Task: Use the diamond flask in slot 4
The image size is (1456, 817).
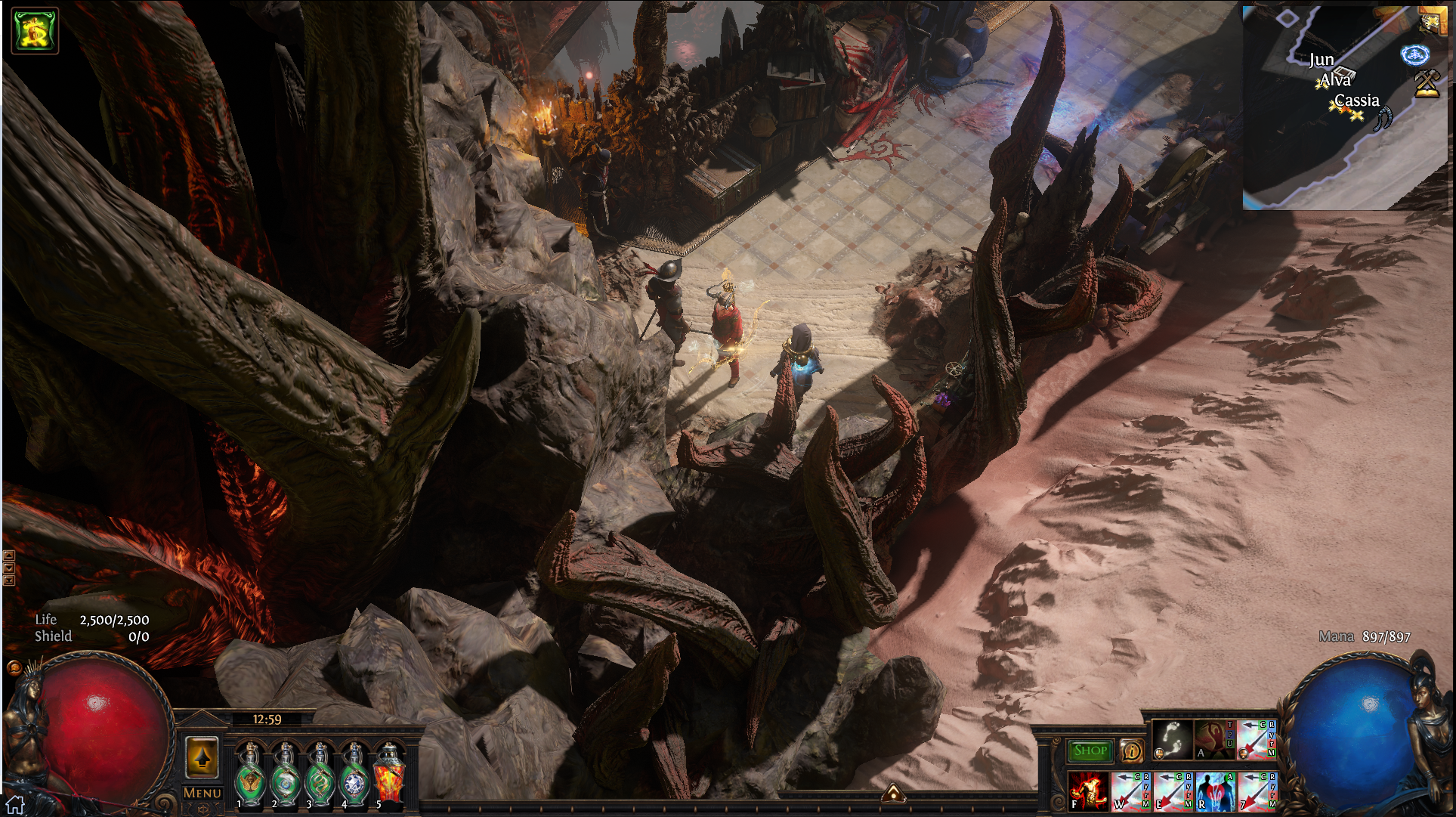Action: [354, 774]
